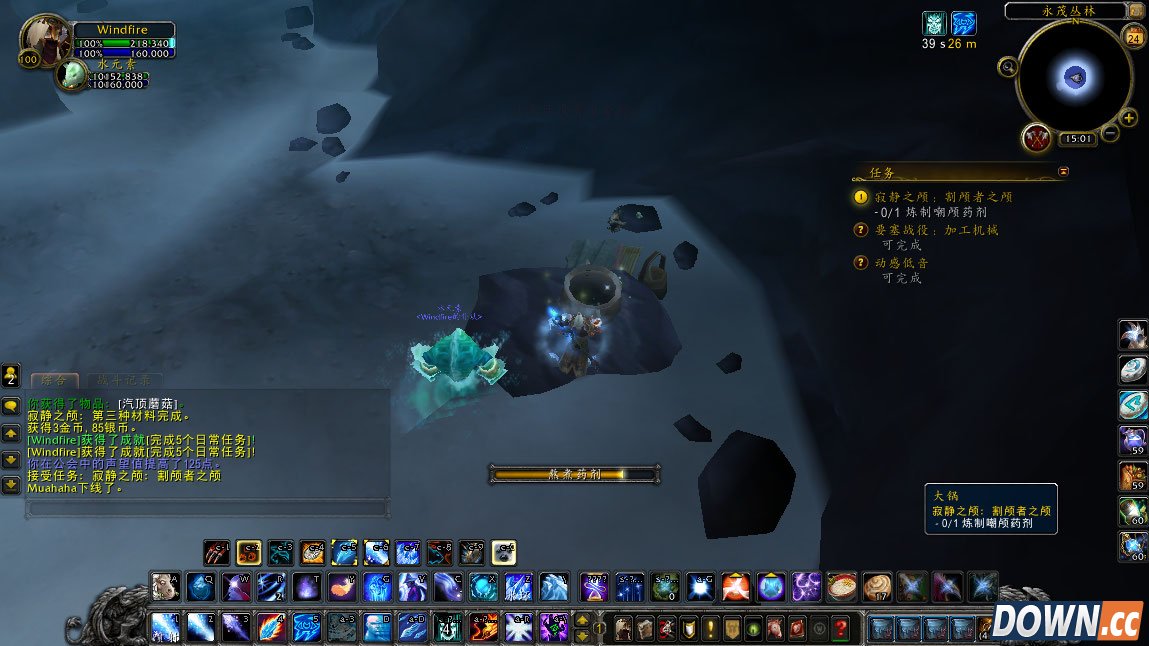Open the red question mark help button
Screen dimensions: 1149x646
[841, 628]
